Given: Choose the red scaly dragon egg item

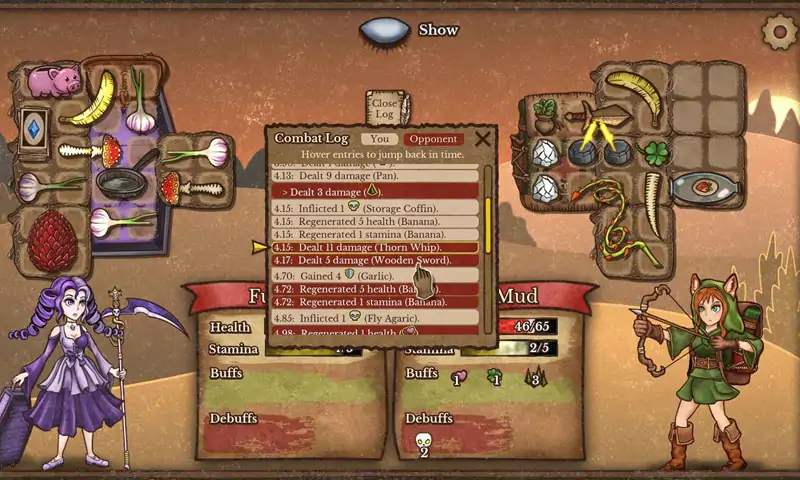Looking at the screenshot, I should tap(52, 241).
